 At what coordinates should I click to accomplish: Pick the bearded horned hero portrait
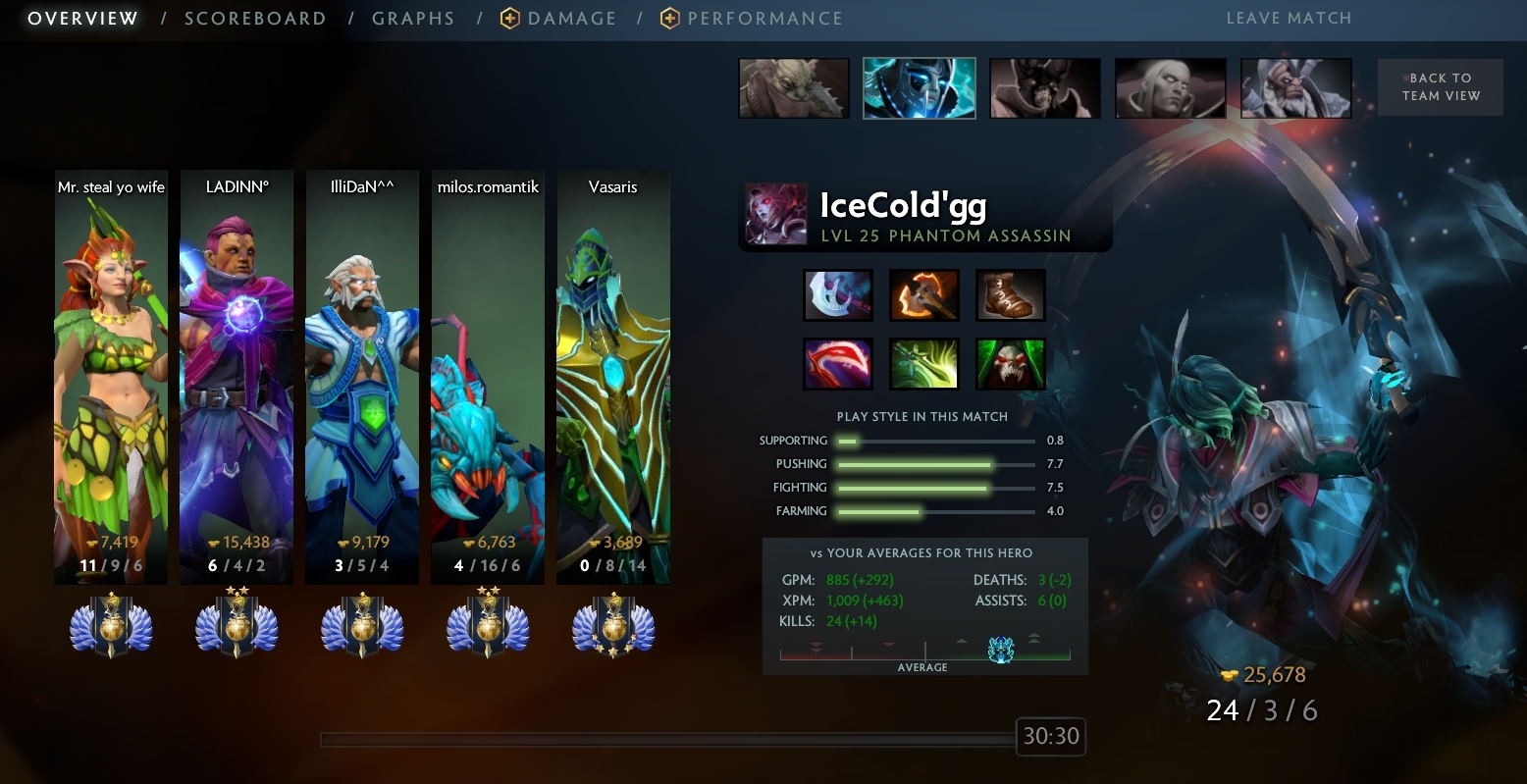1295,88
